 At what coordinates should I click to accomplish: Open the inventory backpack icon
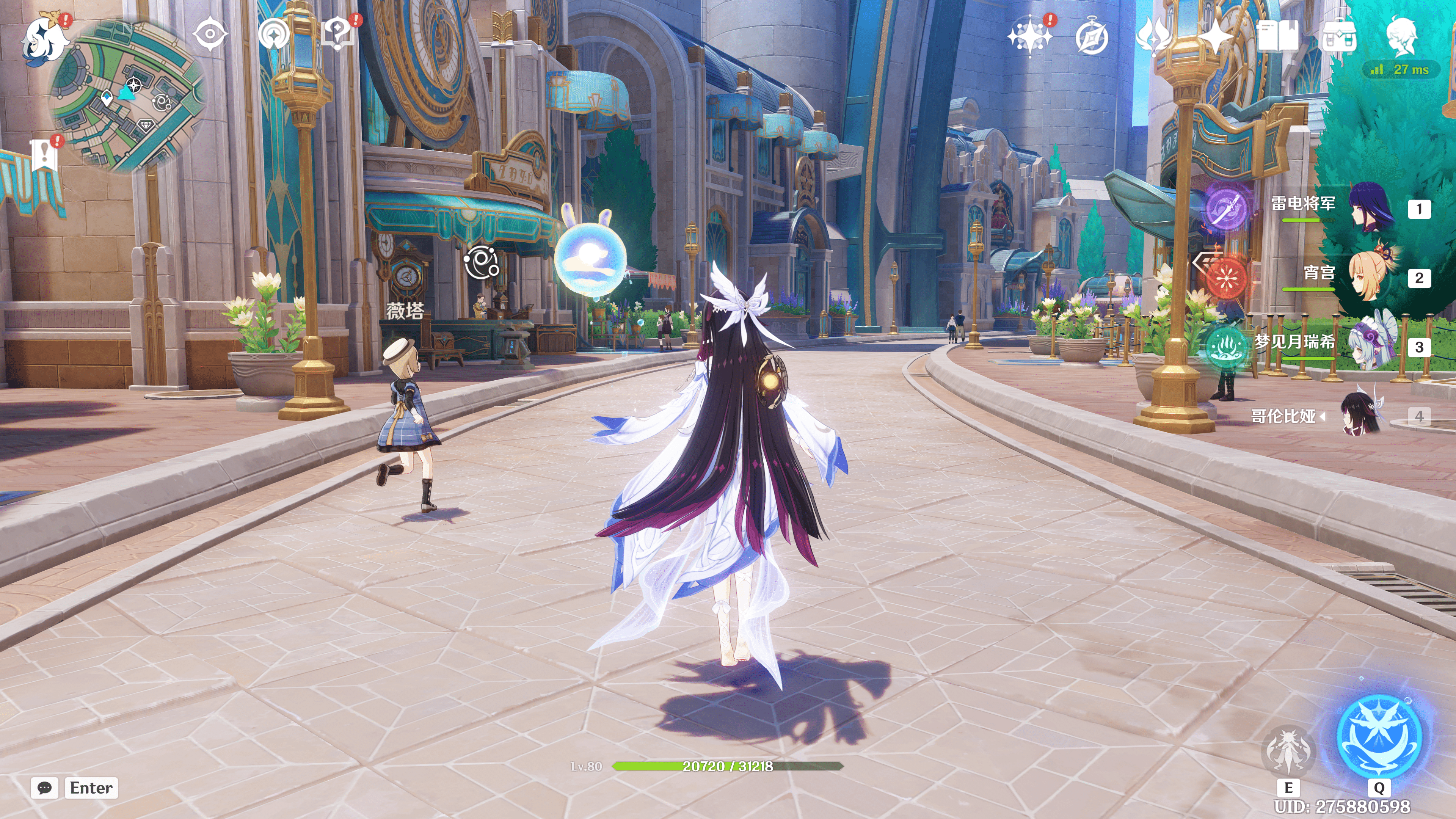1338,36
